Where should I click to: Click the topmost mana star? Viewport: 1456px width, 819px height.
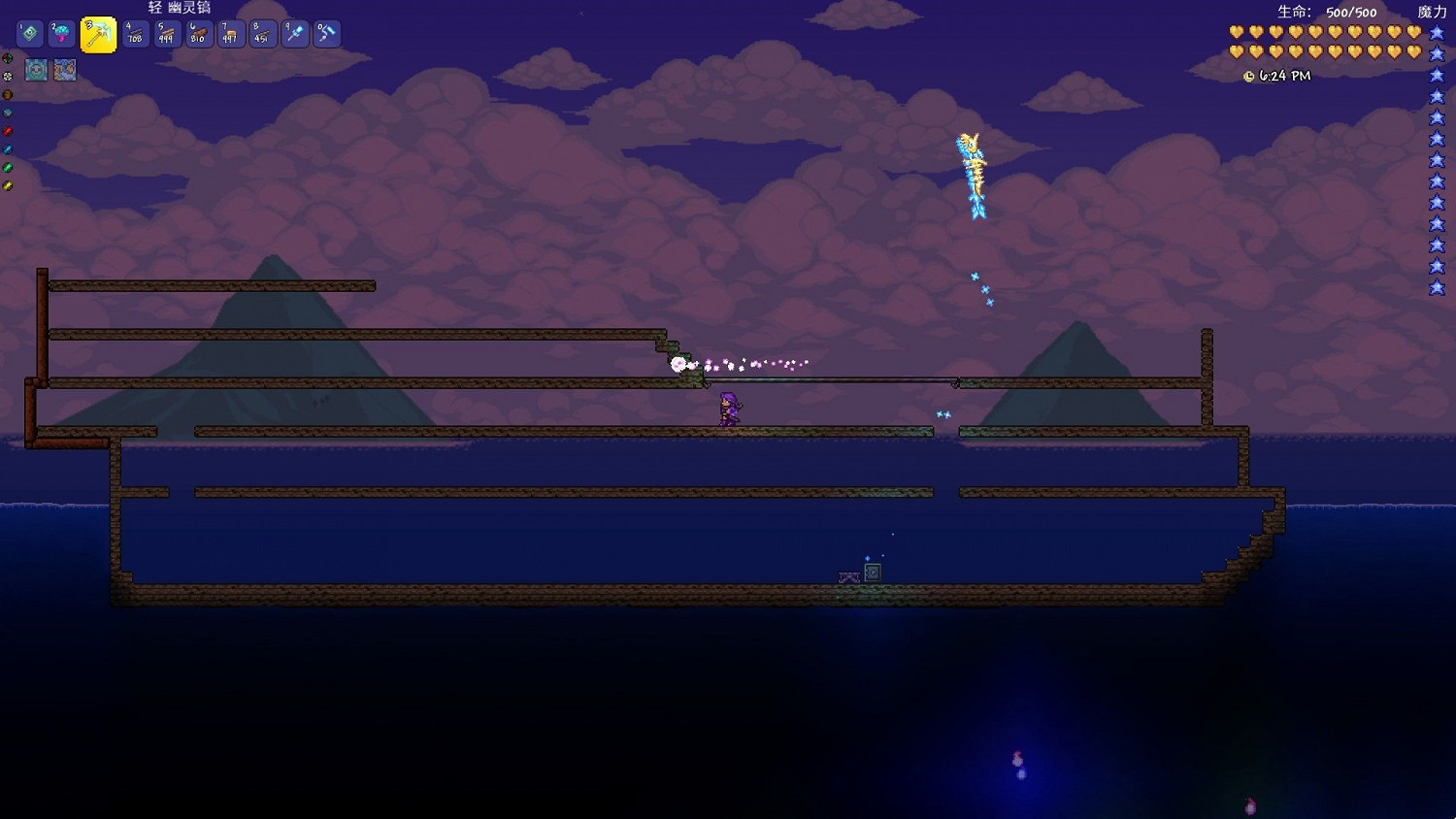click(x=1438, y=31)
